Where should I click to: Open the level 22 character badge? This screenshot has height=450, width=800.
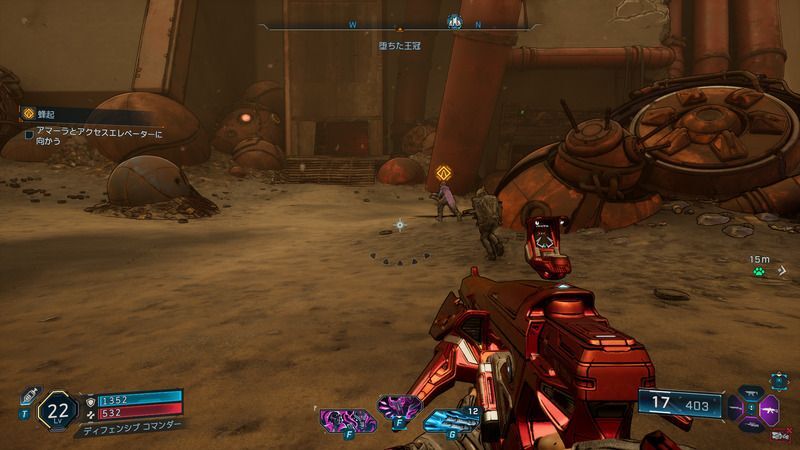pyautogui.click(x=58, y=408)
